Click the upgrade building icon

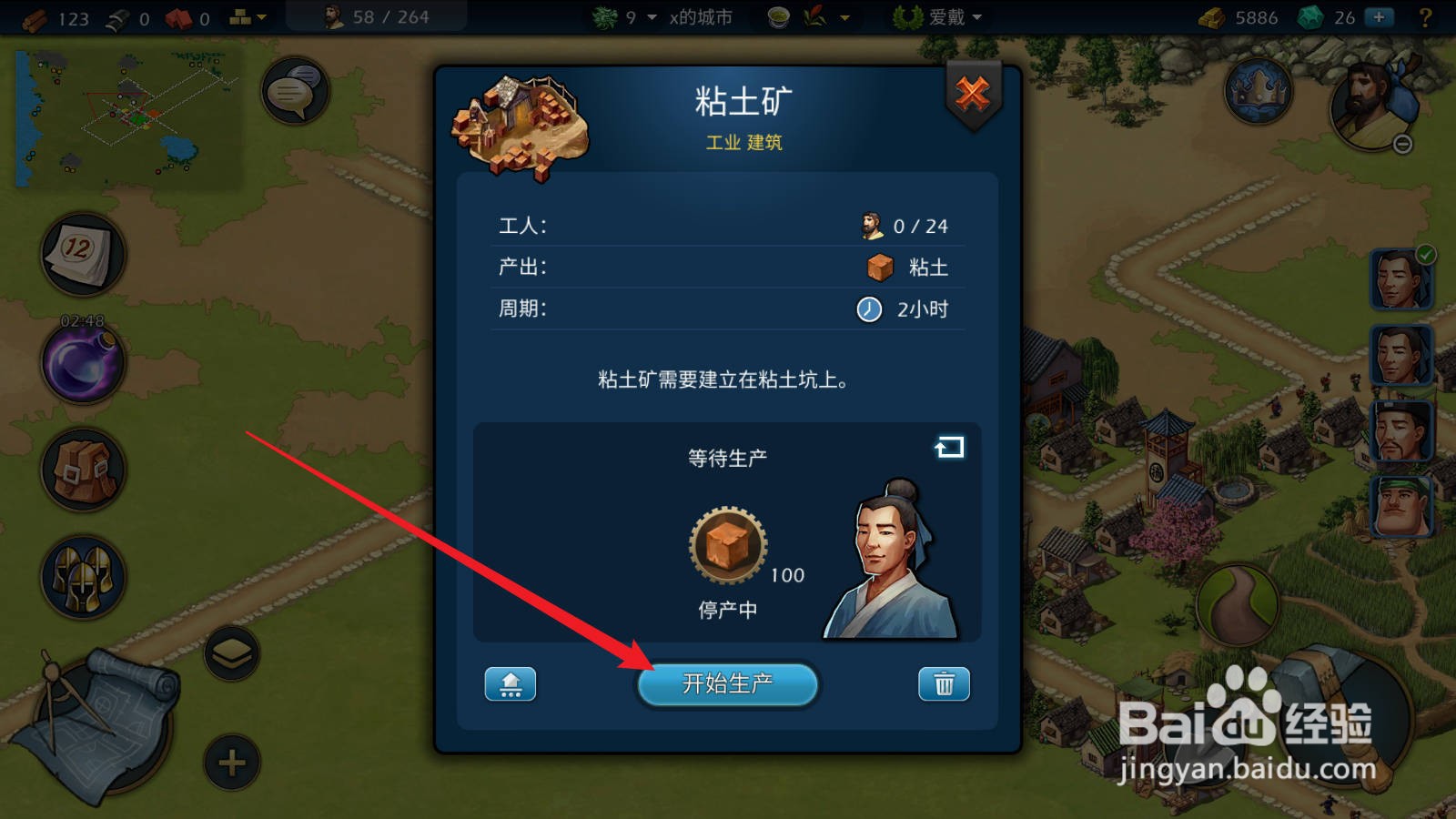pos(511,684)
